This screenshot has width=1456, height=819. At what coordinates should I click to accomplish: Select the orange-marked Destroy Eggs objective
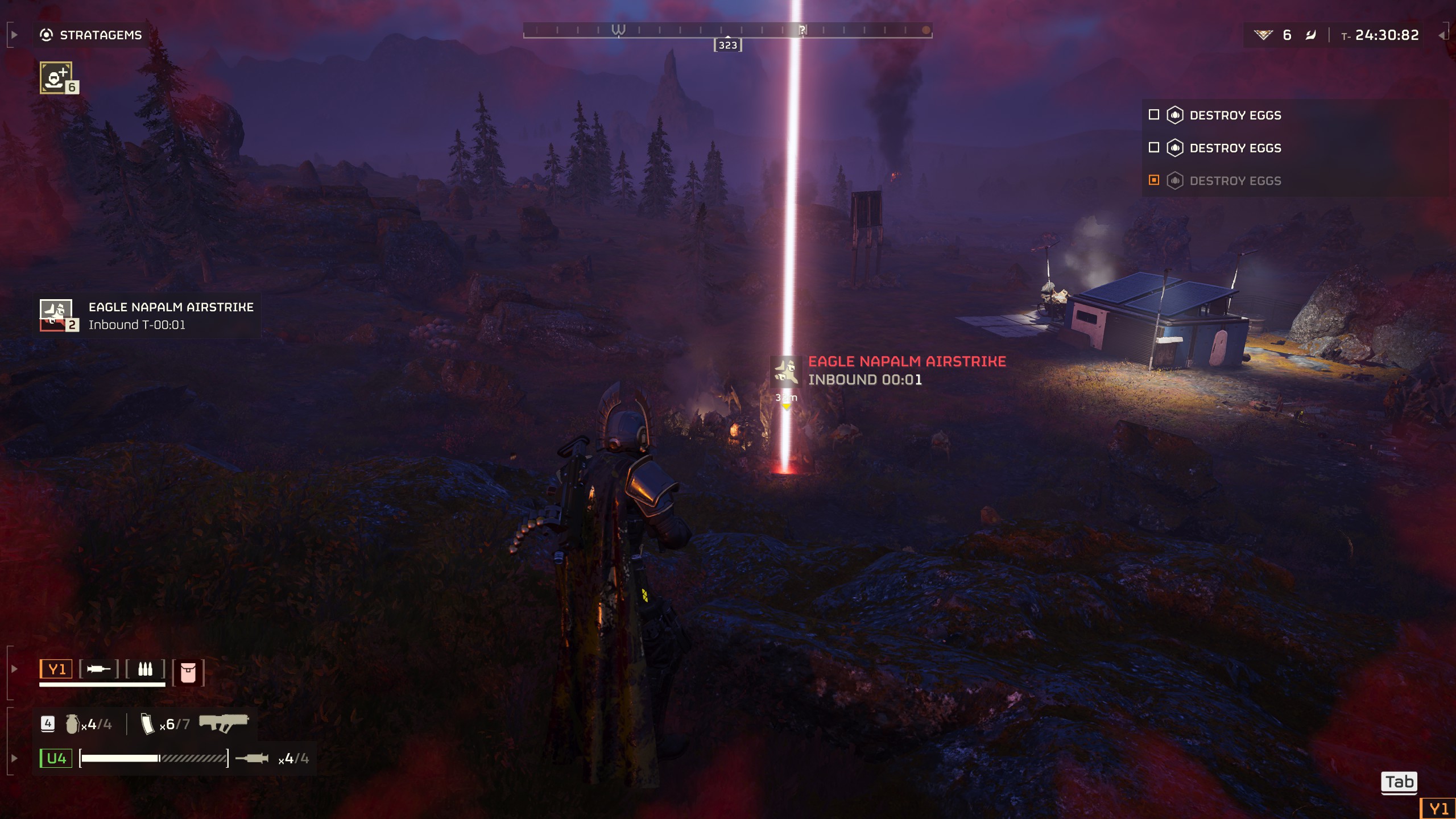(1235, 181)
